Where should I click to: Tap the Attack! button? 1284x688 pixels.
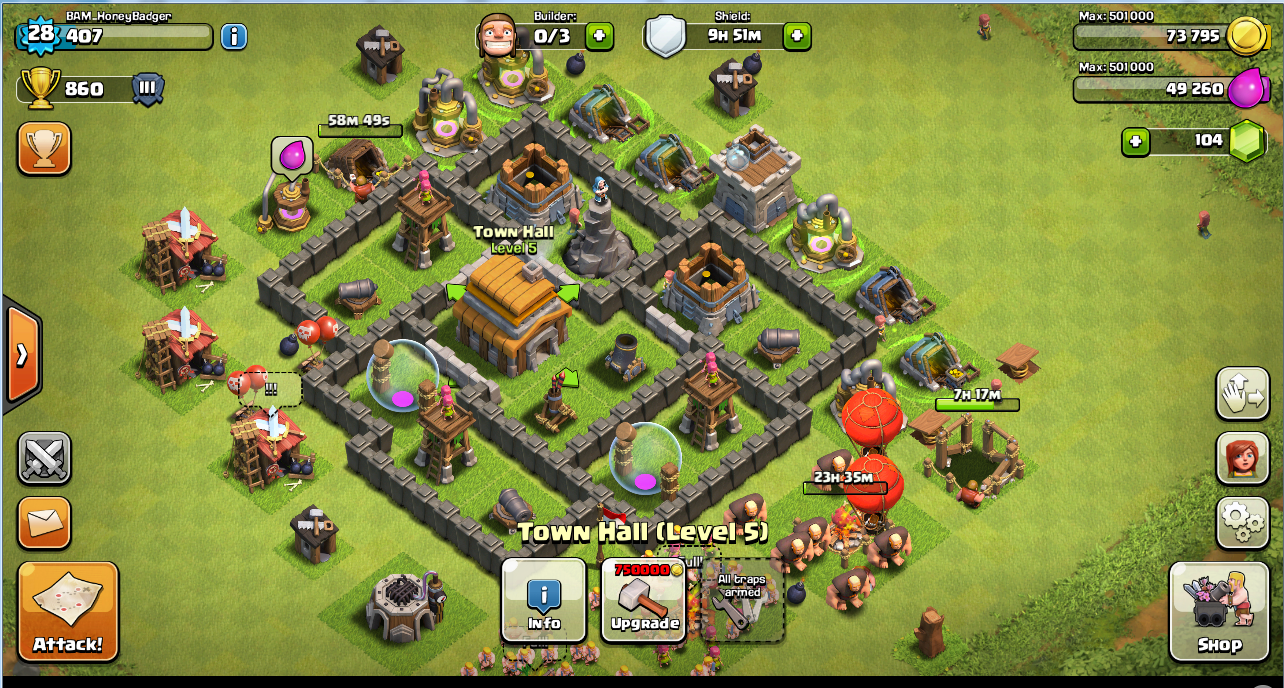point(68,611)
